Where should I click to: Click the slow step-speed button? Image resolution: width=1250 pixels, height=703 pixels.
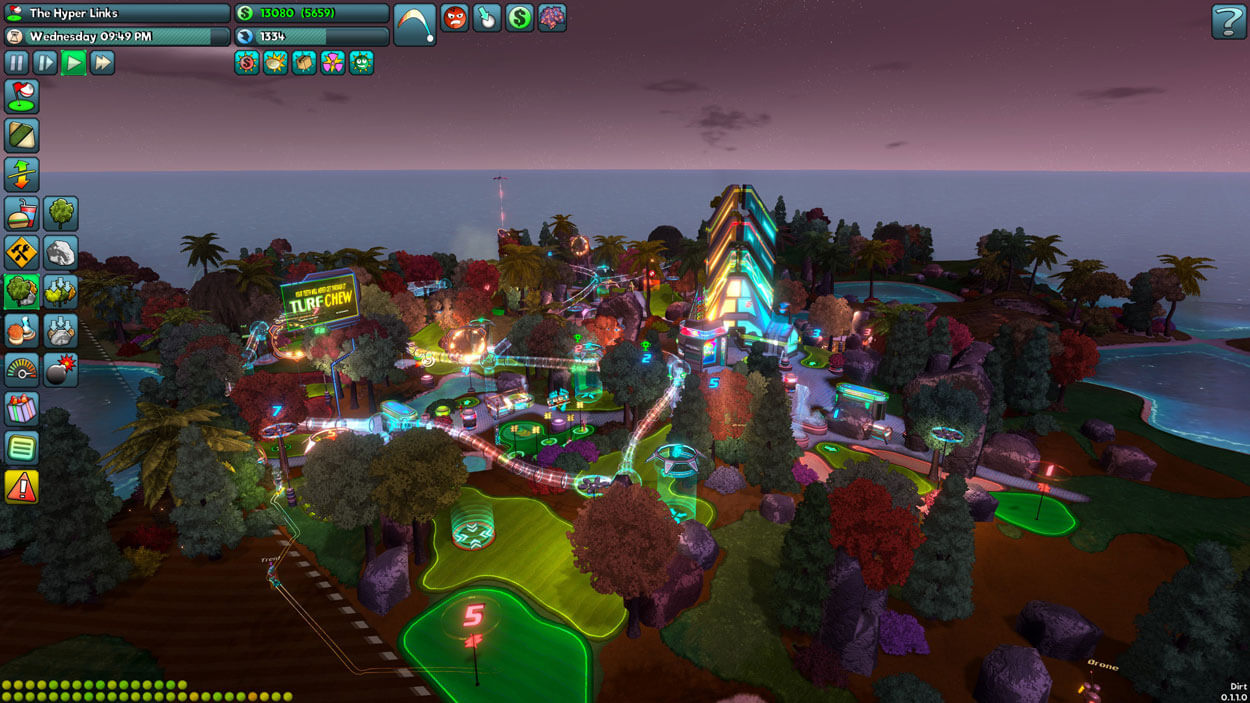[x=45, y=63]
